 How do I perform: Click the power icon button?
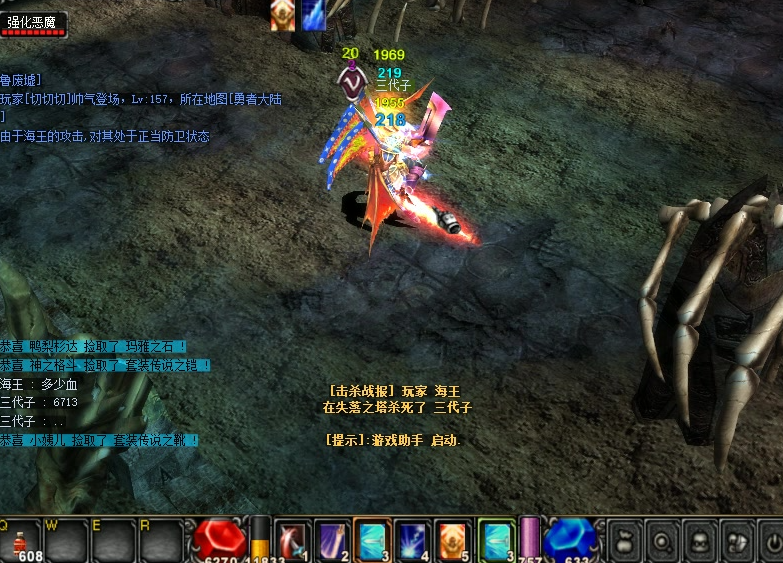point(773,541)
